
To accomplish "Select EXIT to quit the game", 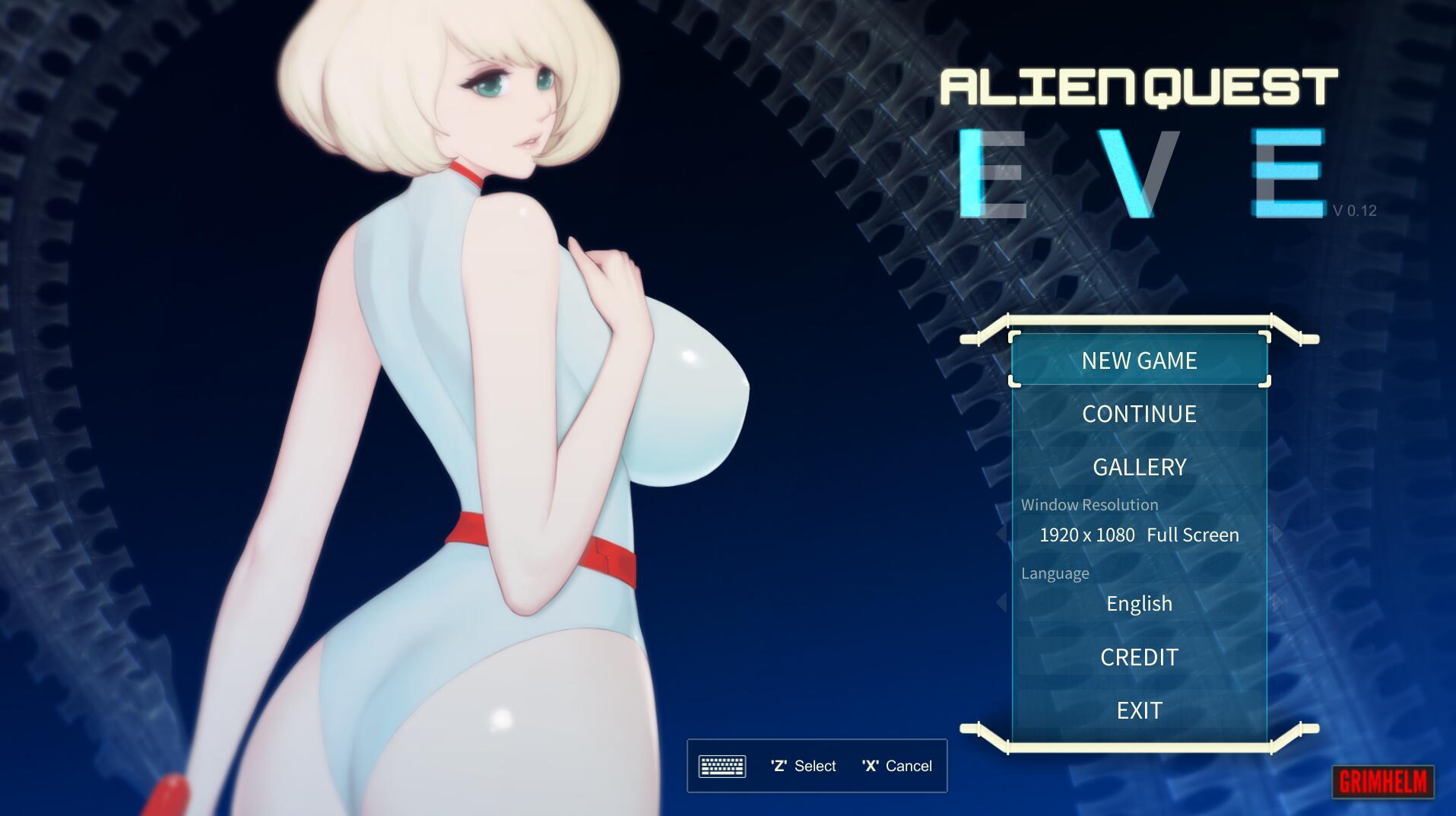I will click(x=1138, y=710).
